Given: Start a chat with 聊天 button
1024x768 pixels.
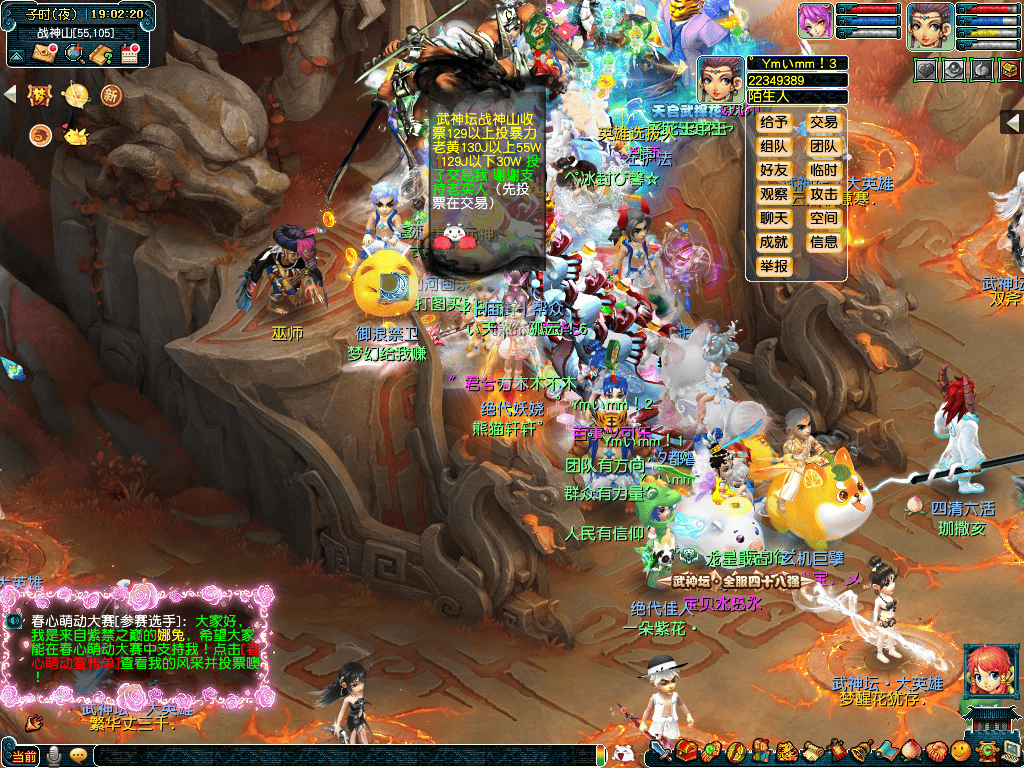Looking at the screenshot, I should [x=774, y=218].
